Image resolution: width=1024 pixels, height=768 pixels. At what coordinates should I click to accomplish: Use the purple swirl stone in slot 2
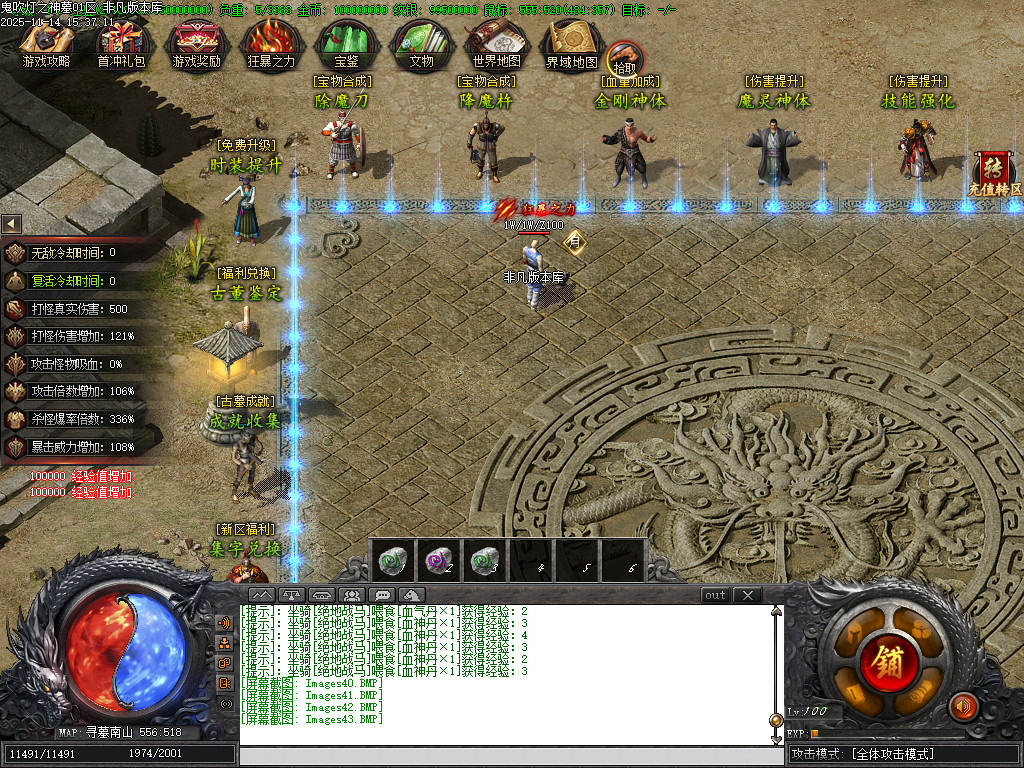[438, 561]
